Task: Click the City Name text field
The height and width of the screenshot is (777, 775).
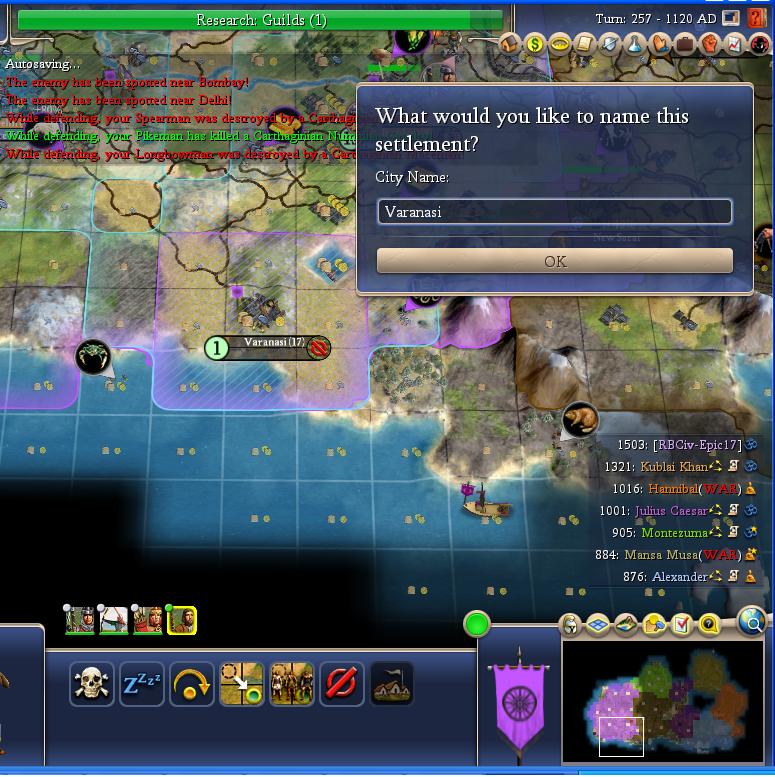Action: coord(555,211)
